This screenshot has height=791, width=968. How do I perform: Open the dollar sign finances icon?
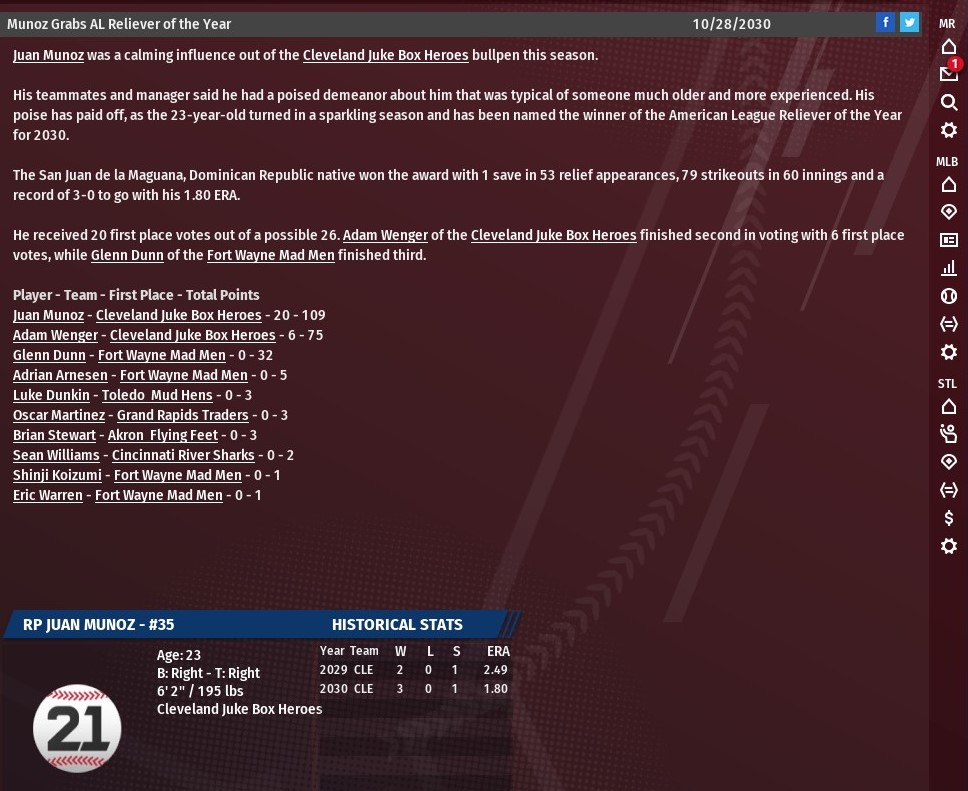(949, 518)
